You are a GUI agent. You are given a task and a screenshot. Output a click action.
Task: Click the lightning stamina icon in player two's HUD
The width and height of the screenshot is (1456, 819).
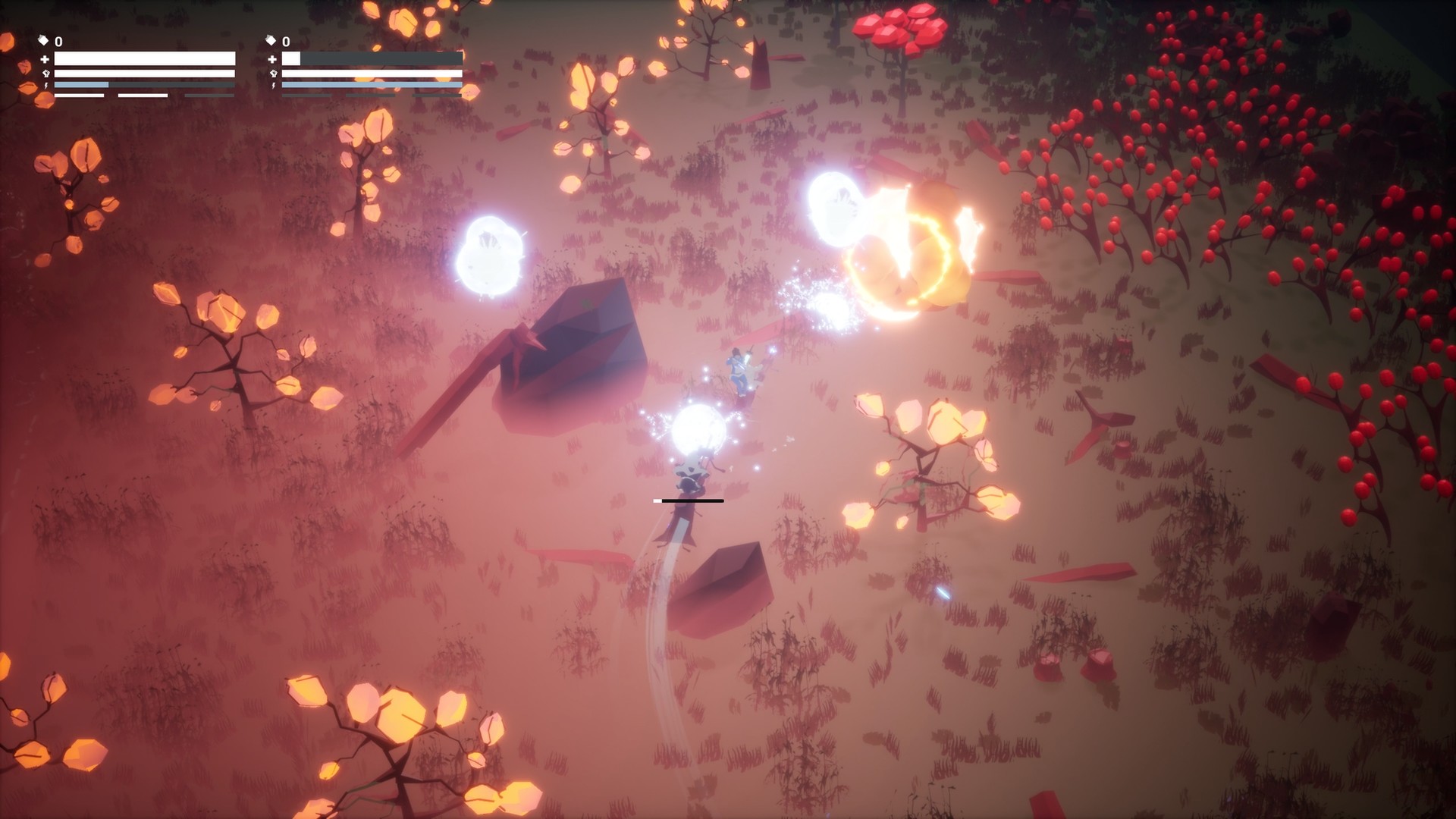pyautogui.click(x=275, y=85)
